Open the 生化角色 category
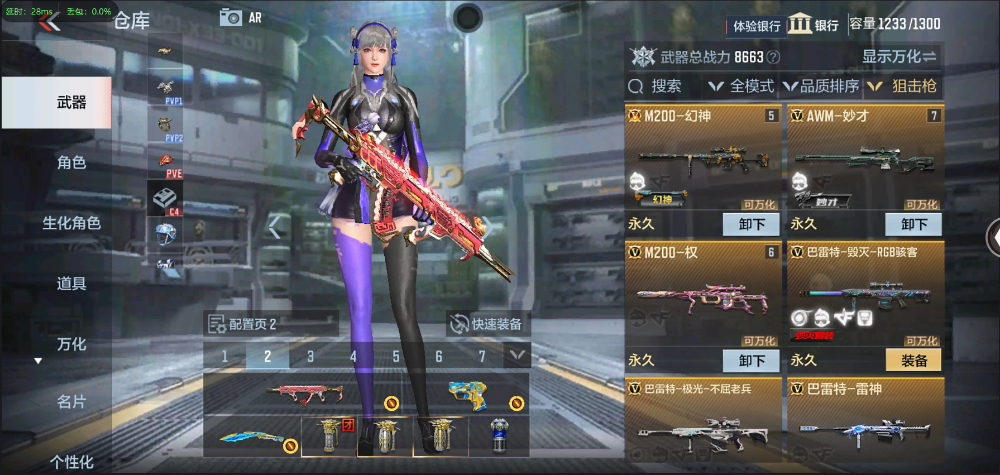1000x475 pixels. click(x=71, y=223)
